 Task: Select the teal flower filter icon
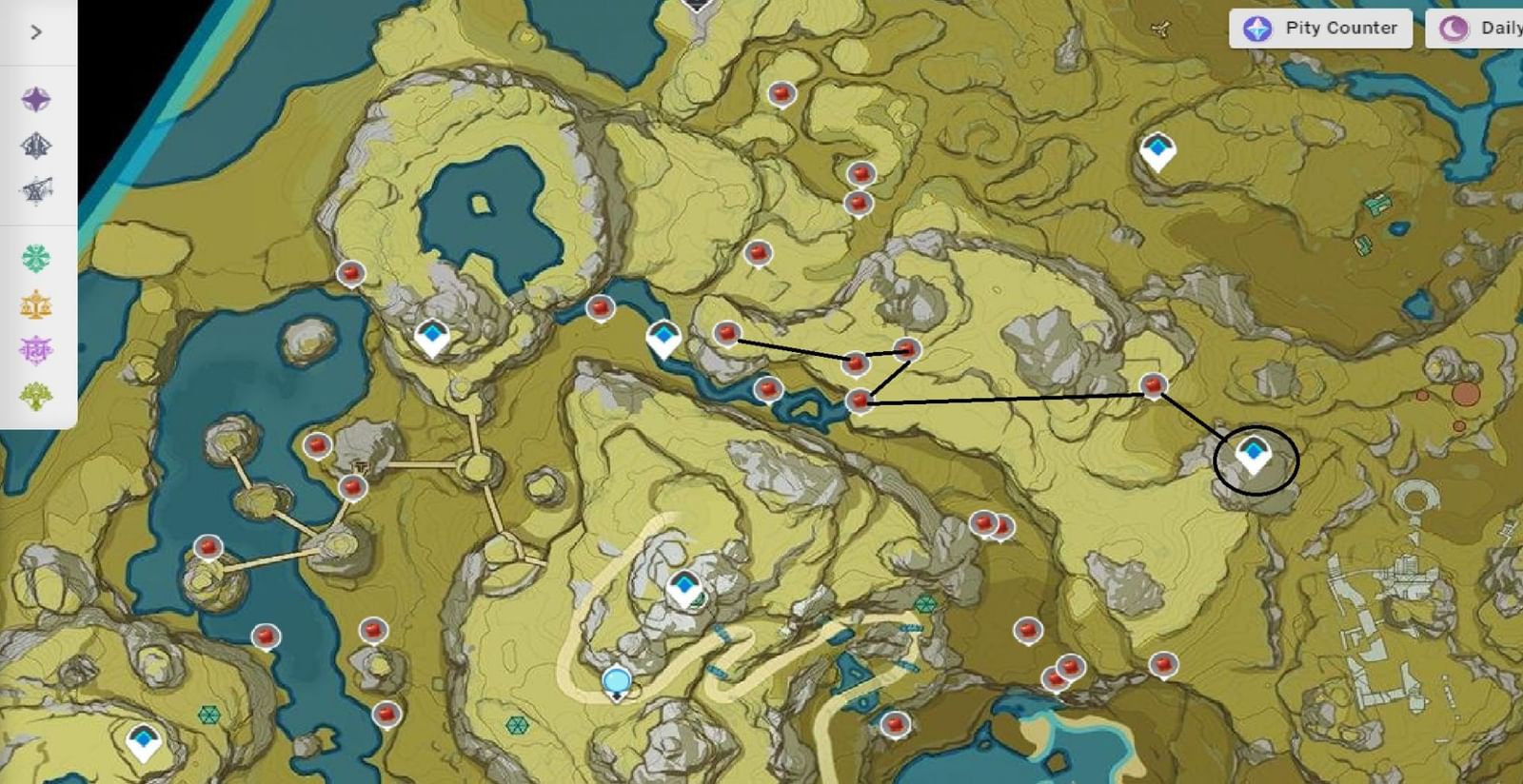(38, 257)
